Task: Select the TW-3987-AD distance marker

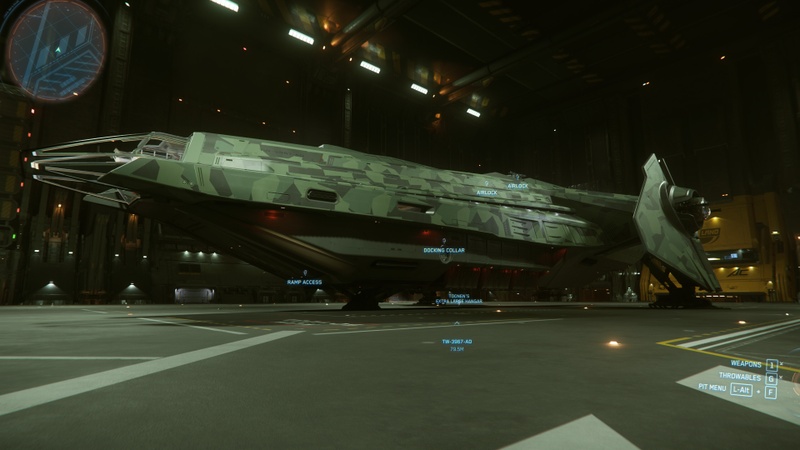Action: click(x=457, y=342)
